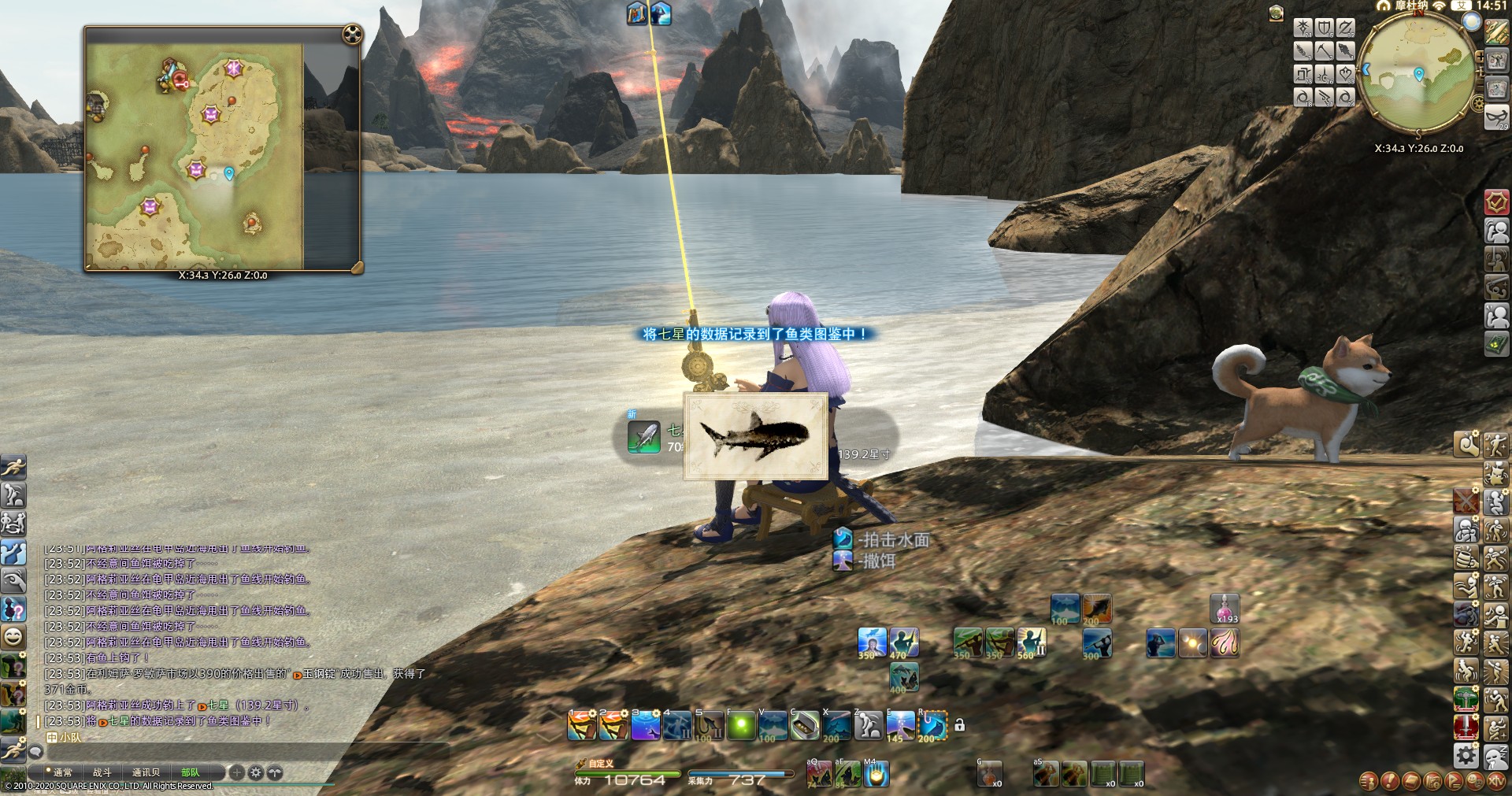This screenshot has height=796, width=1512.
Task: Switch to the 通讯贝 chat tab
Action: 146,772
